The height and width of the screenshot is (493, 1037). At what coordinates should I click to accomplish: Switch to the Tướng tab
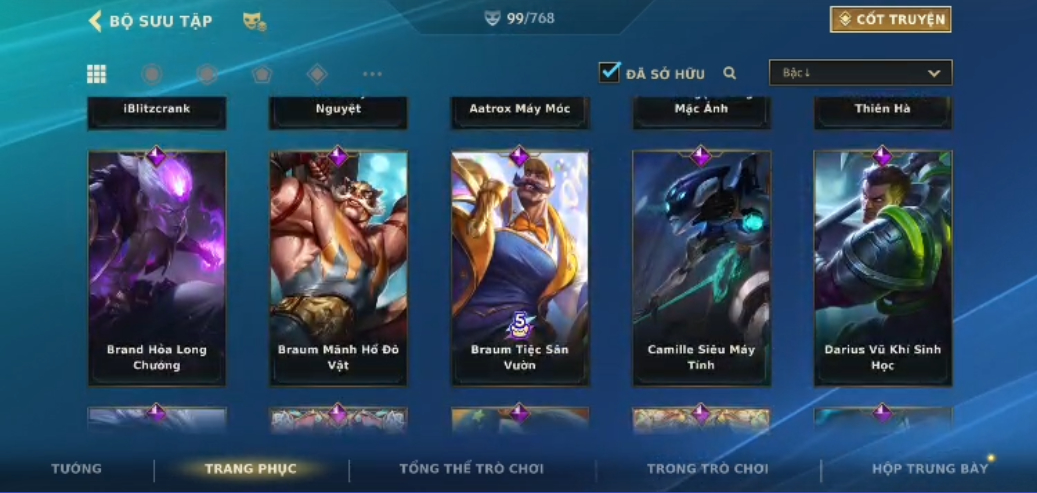(x=77, y=469)
